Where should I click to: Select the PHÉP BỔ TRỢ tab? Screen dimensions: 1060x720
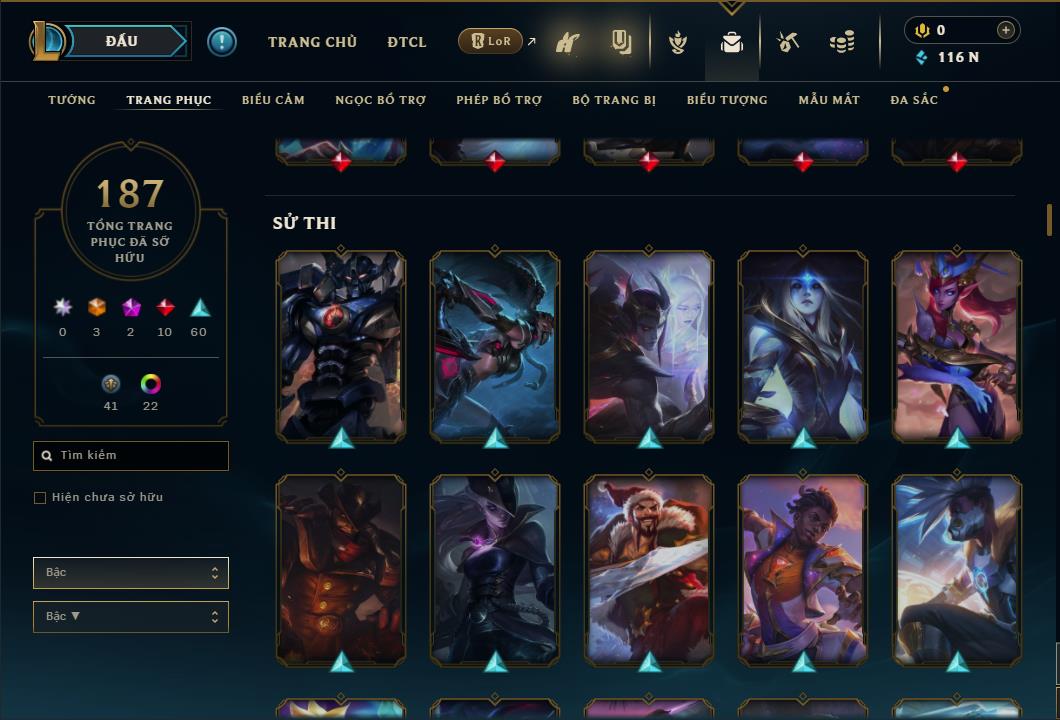[x=499, y=100]
